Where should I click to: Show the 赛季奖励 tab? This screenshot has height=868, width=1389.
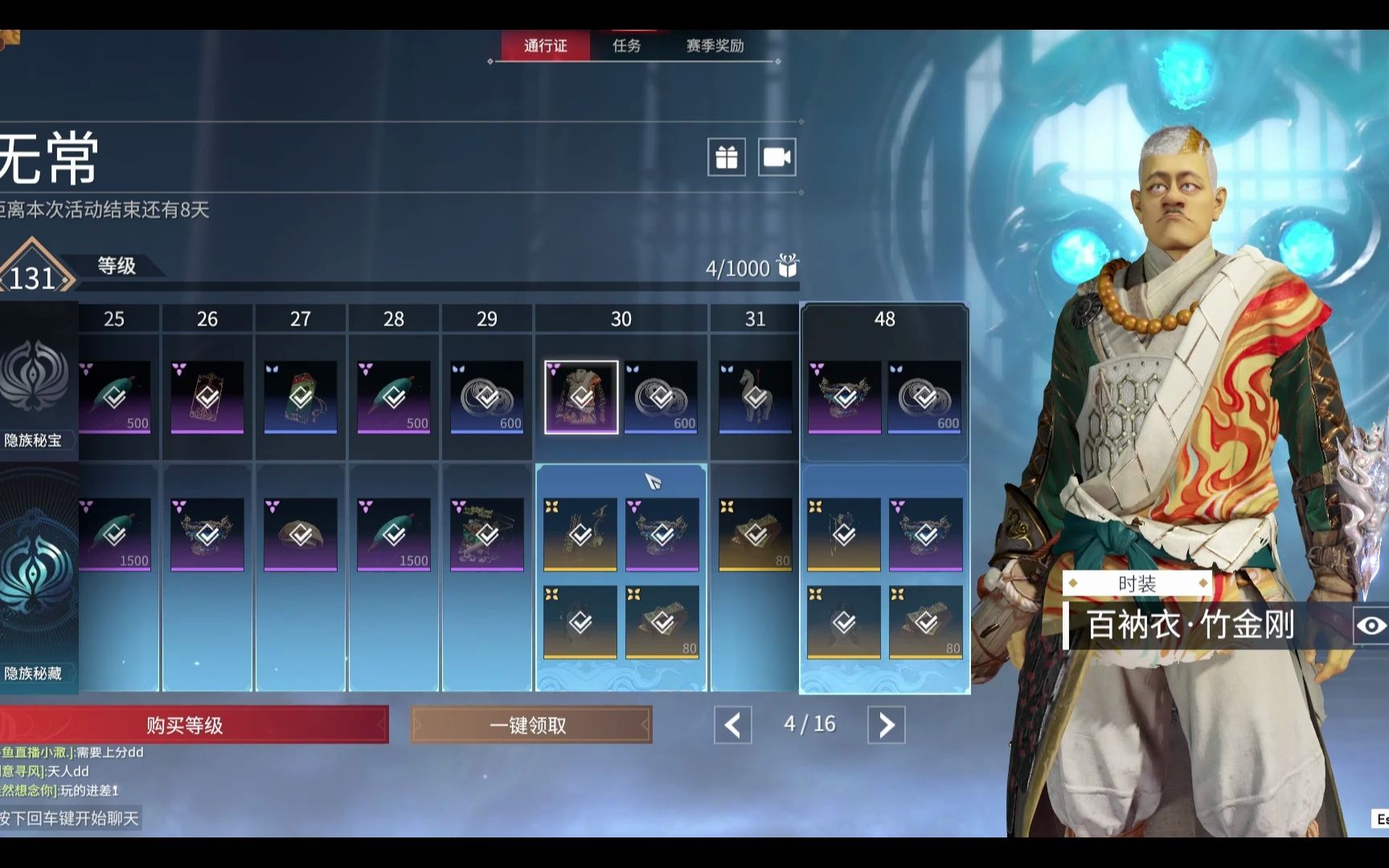[x=715, y=46]
